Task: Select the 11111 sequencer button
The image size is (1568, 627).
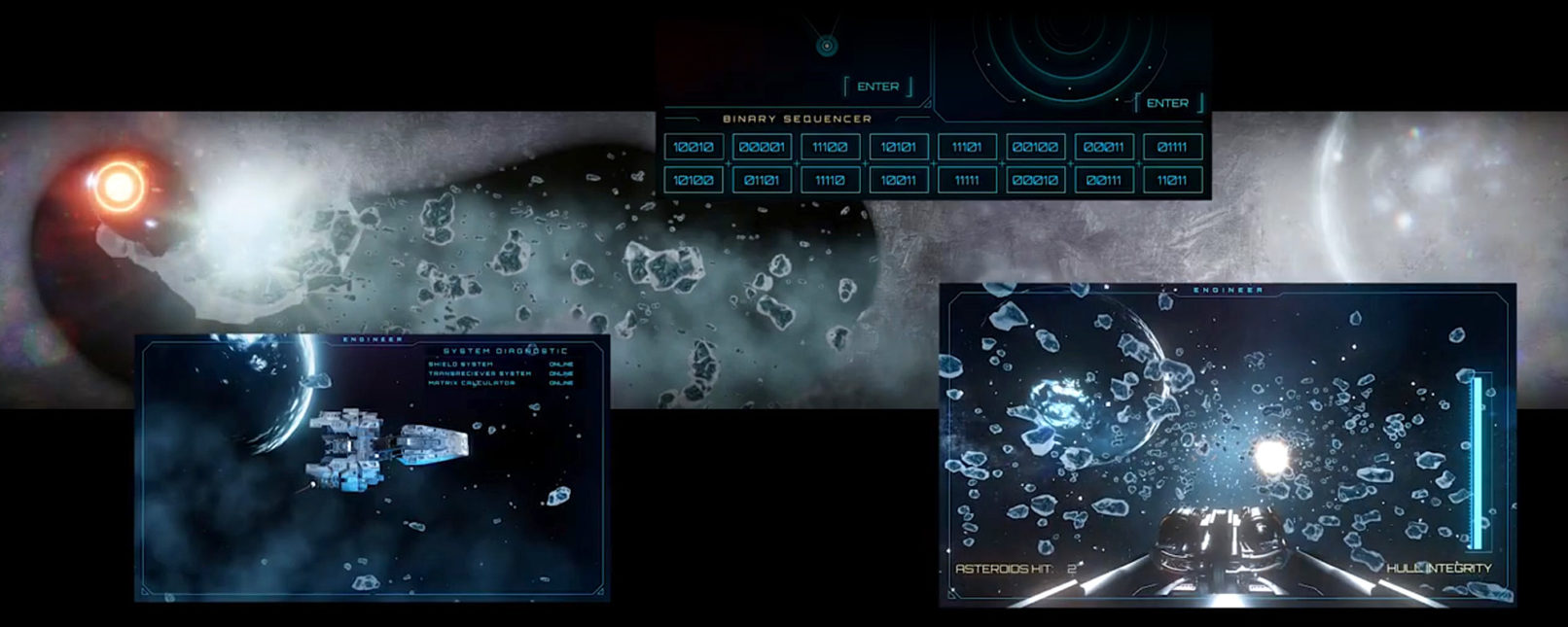Action: [967, 180]
